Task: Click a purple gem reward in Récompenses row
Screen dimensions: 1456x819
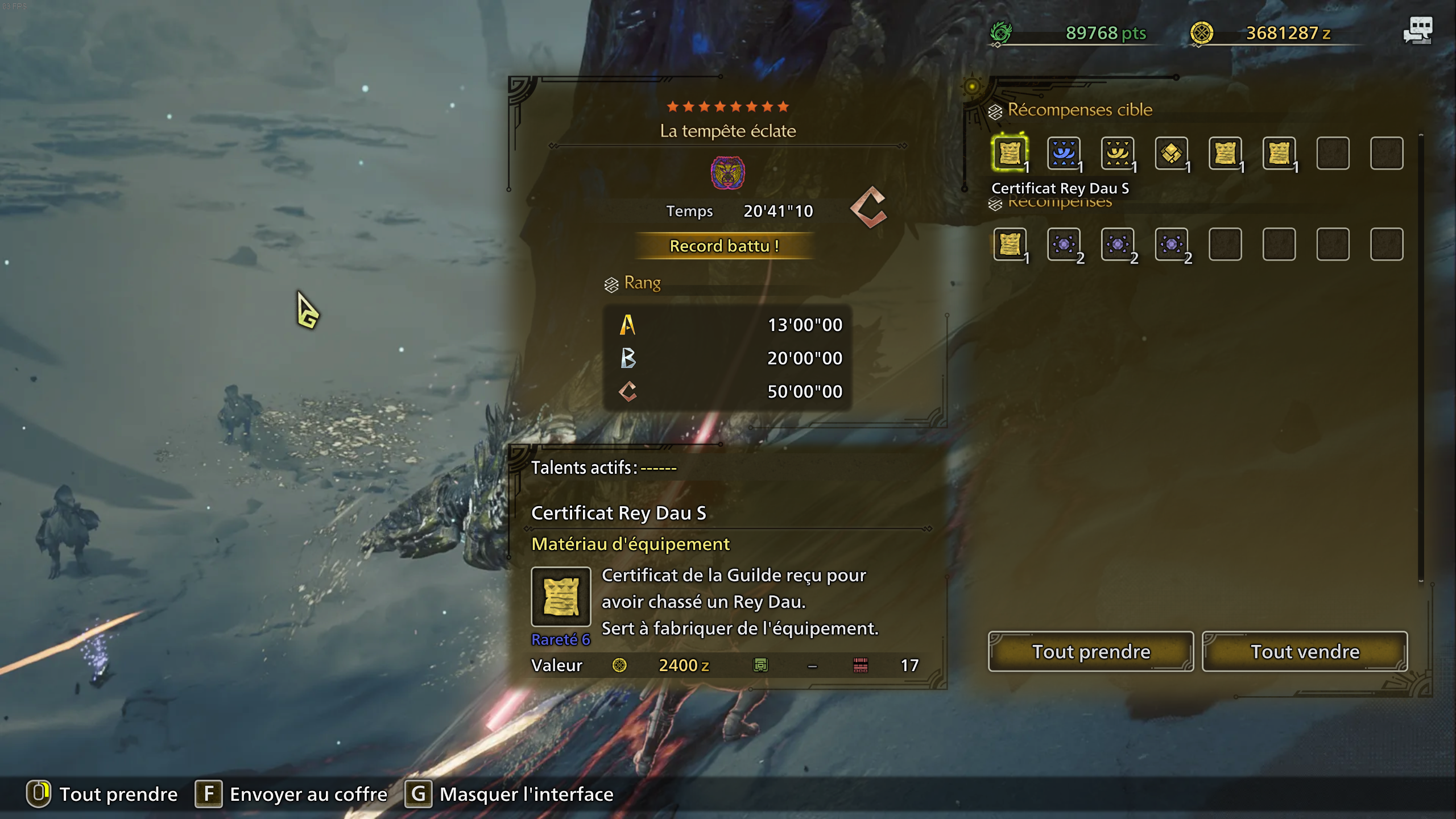Action: tap(1064, 245)
